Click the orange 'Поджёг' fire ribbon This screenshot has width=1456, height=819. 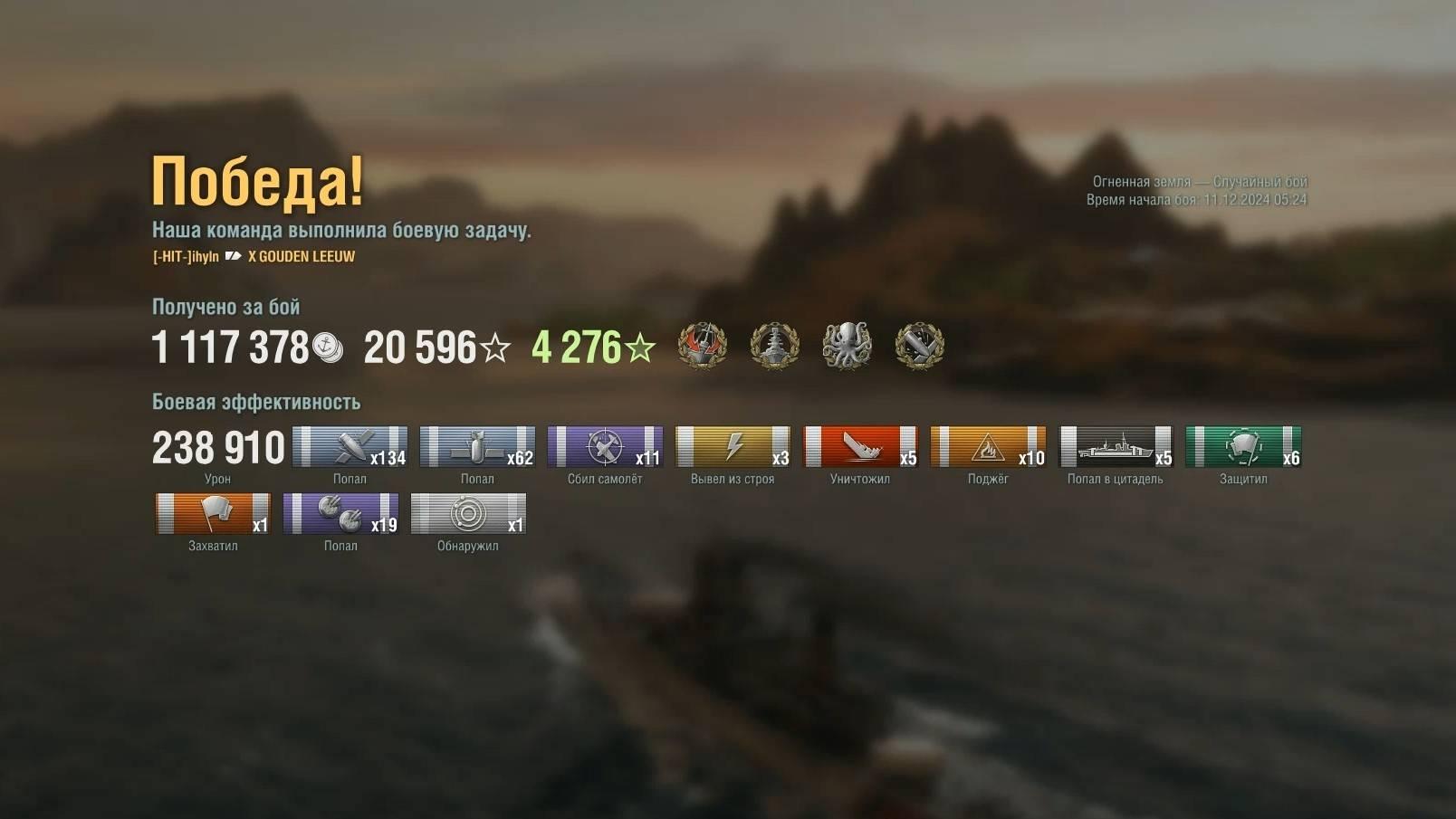(x=988, y=447)
